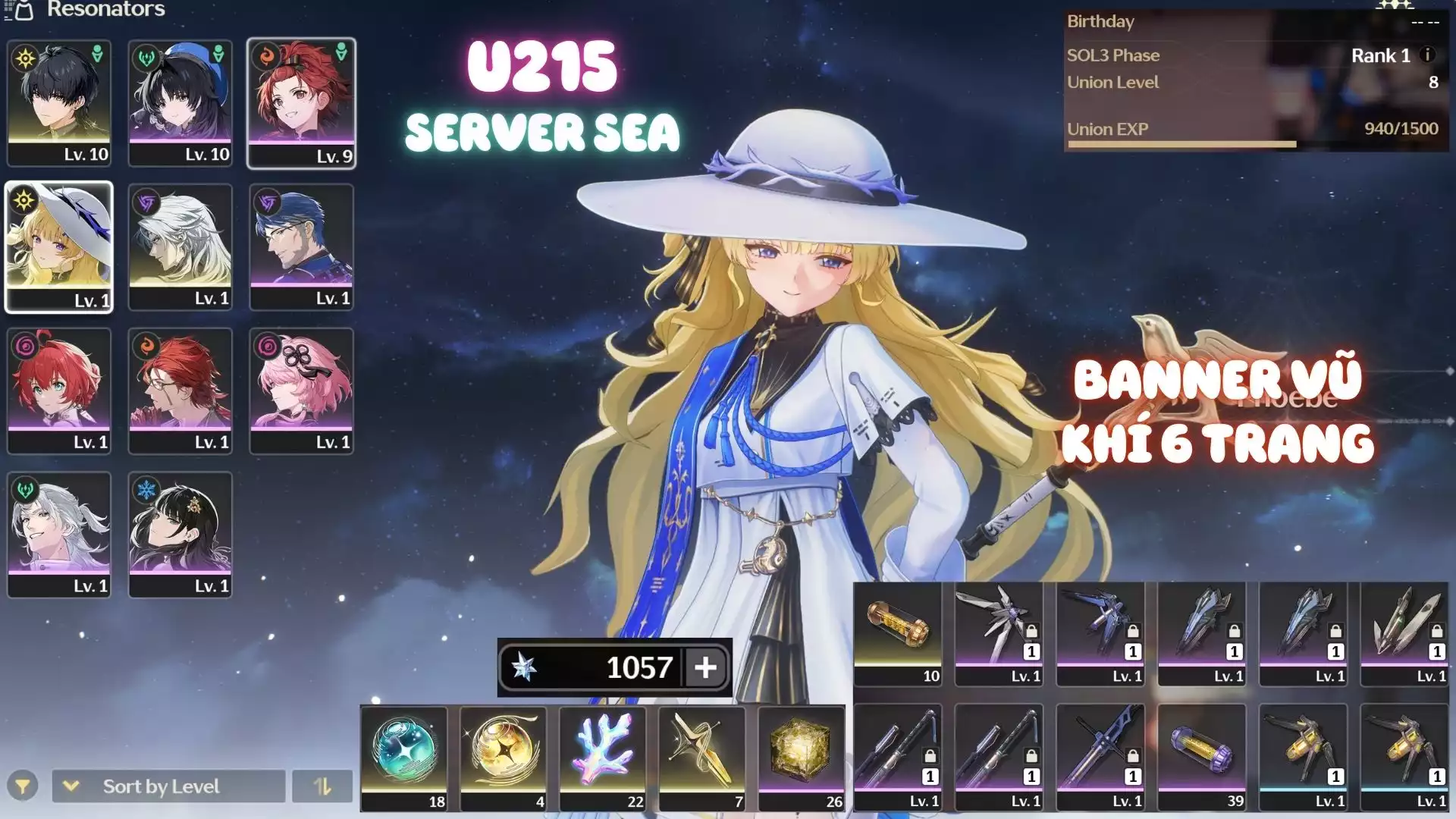
Task: Toggle the sort order arrows button
Action: pos(322,786)
